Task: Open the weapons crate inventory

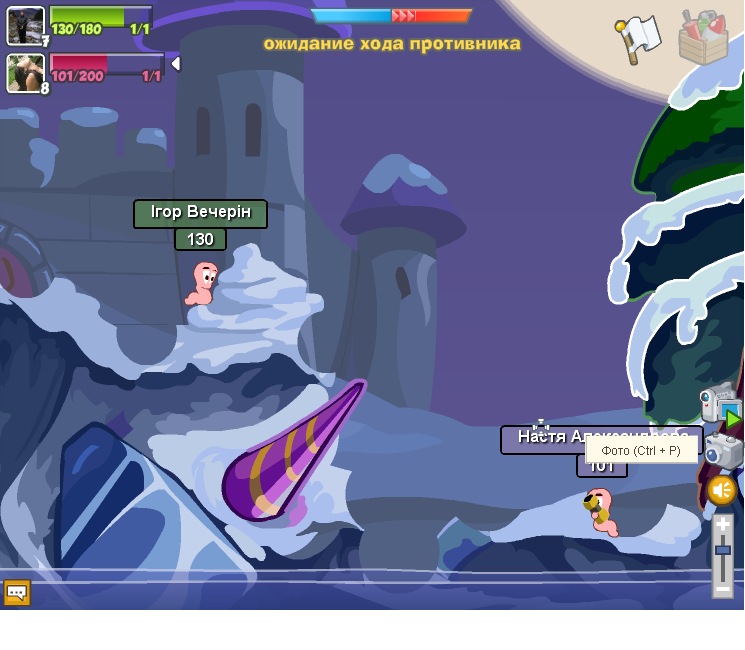Action: pos(703,38)
